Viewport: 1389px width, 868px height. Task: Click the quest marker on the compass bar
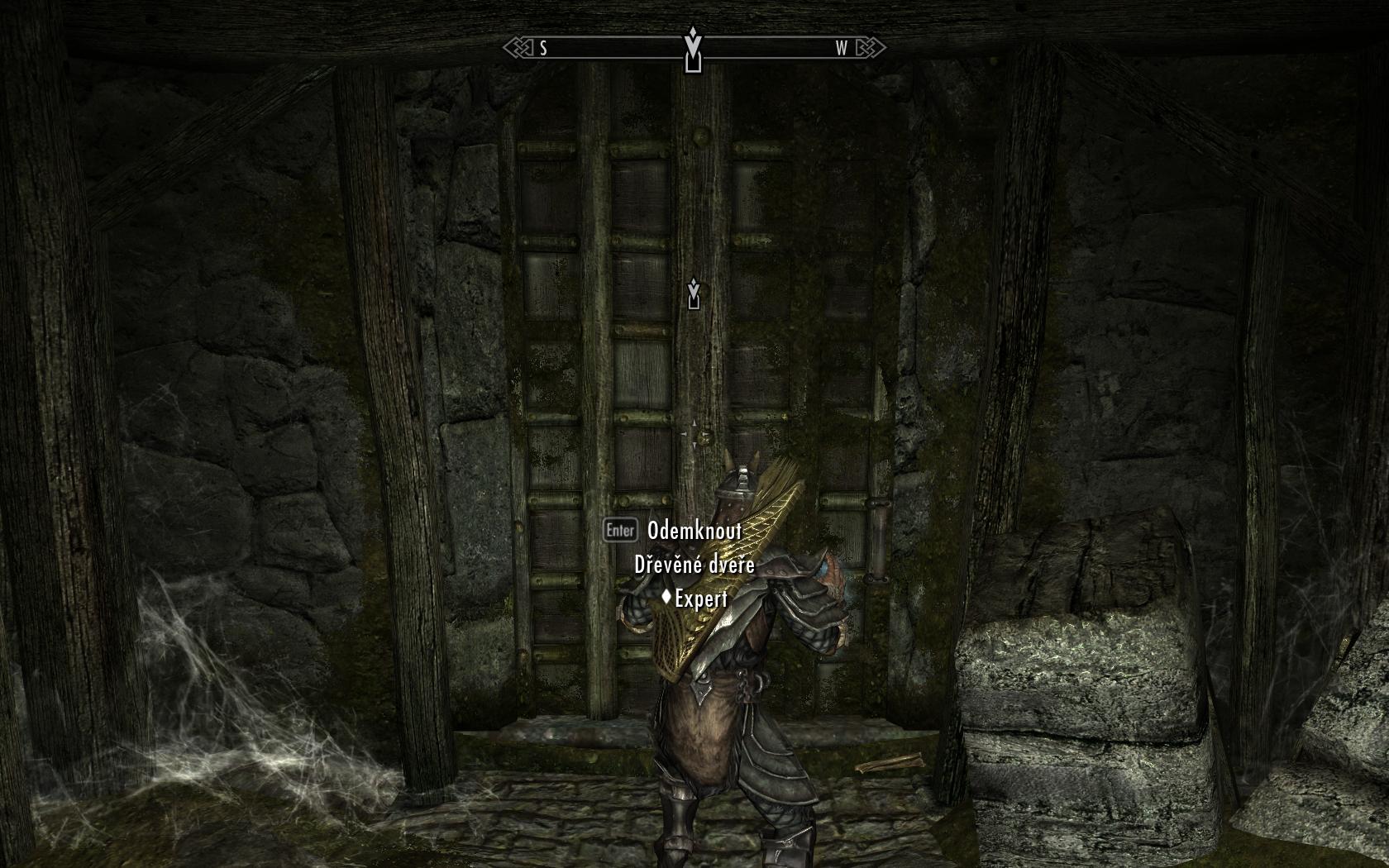(693, 50)
